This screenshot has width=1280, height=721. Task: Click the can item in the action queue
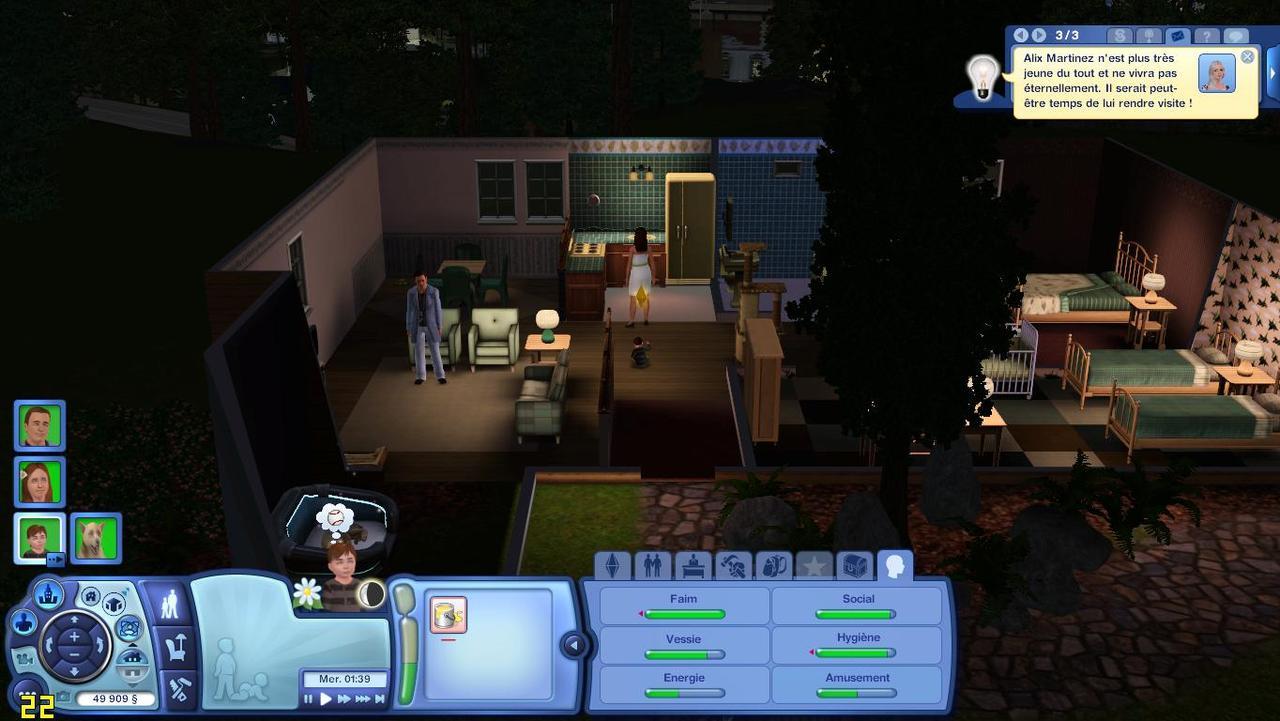pos(448,614)
